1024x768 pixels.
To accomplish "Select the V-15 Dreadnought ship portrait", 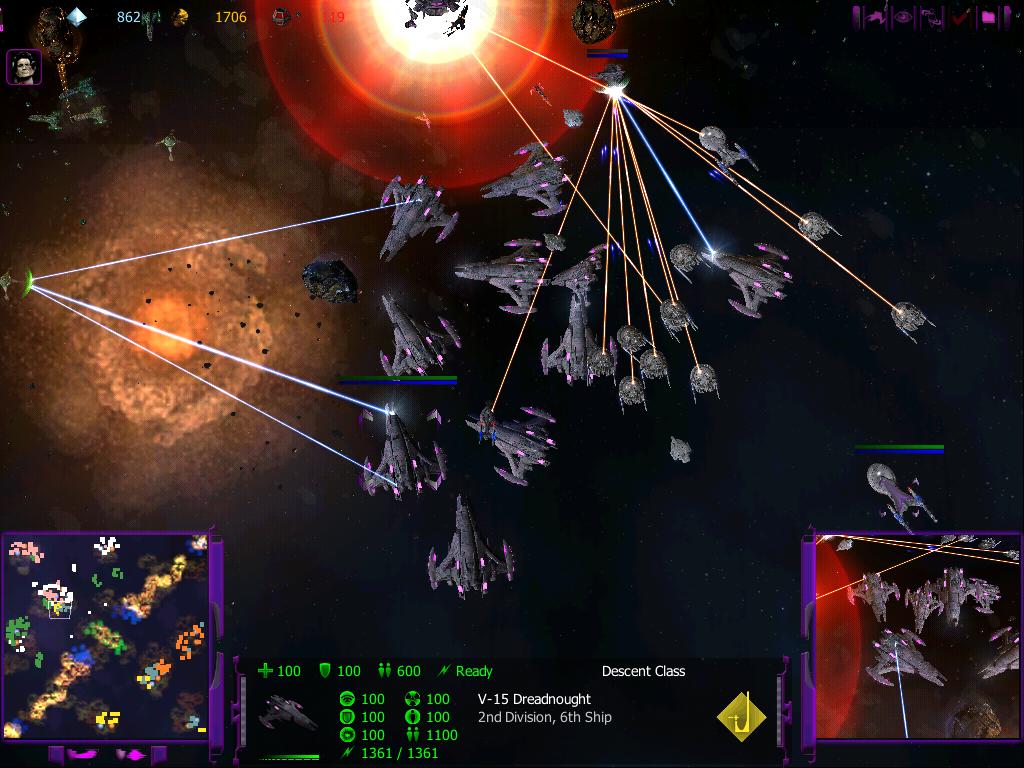I will click(288, 712).
